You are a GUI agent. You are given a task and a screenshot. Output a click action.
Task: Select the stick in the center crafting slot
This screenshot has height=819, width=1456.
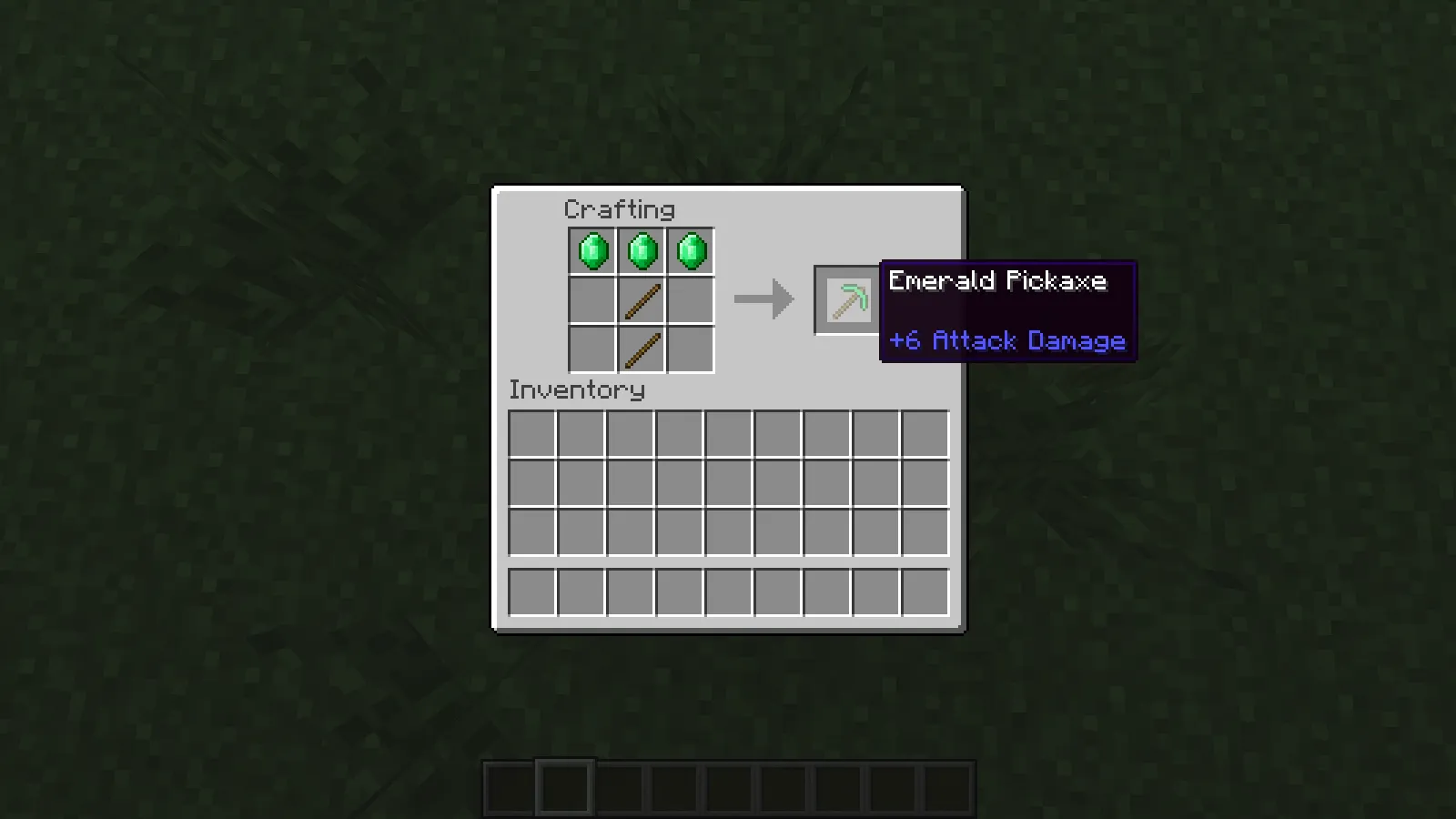(x=641, y=301)
